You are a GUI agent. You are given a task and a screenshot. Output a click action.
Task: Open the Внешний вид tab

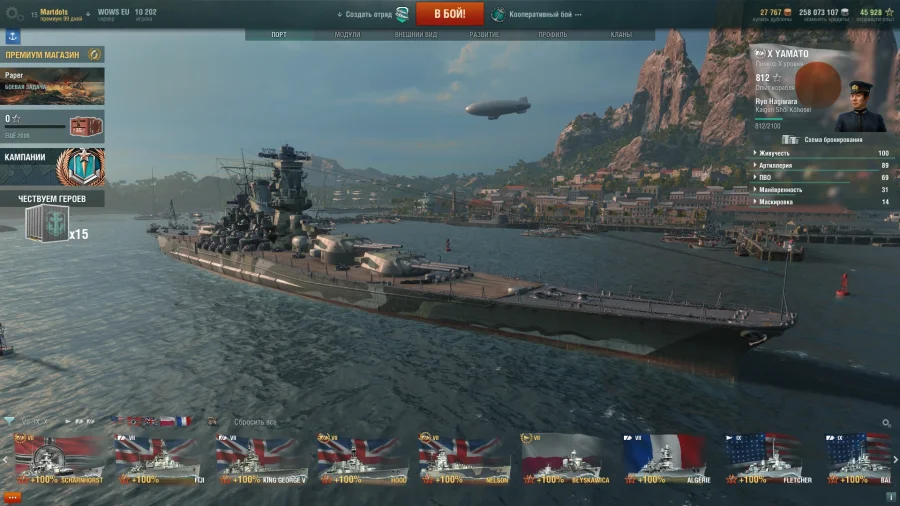(x=415, y=35)
